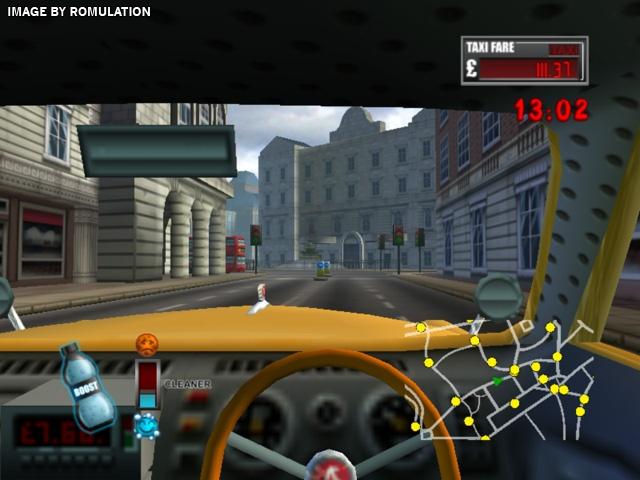Activate the Boost water bottle
This screenshot has width=640, height=480.
tap(86, 388)
